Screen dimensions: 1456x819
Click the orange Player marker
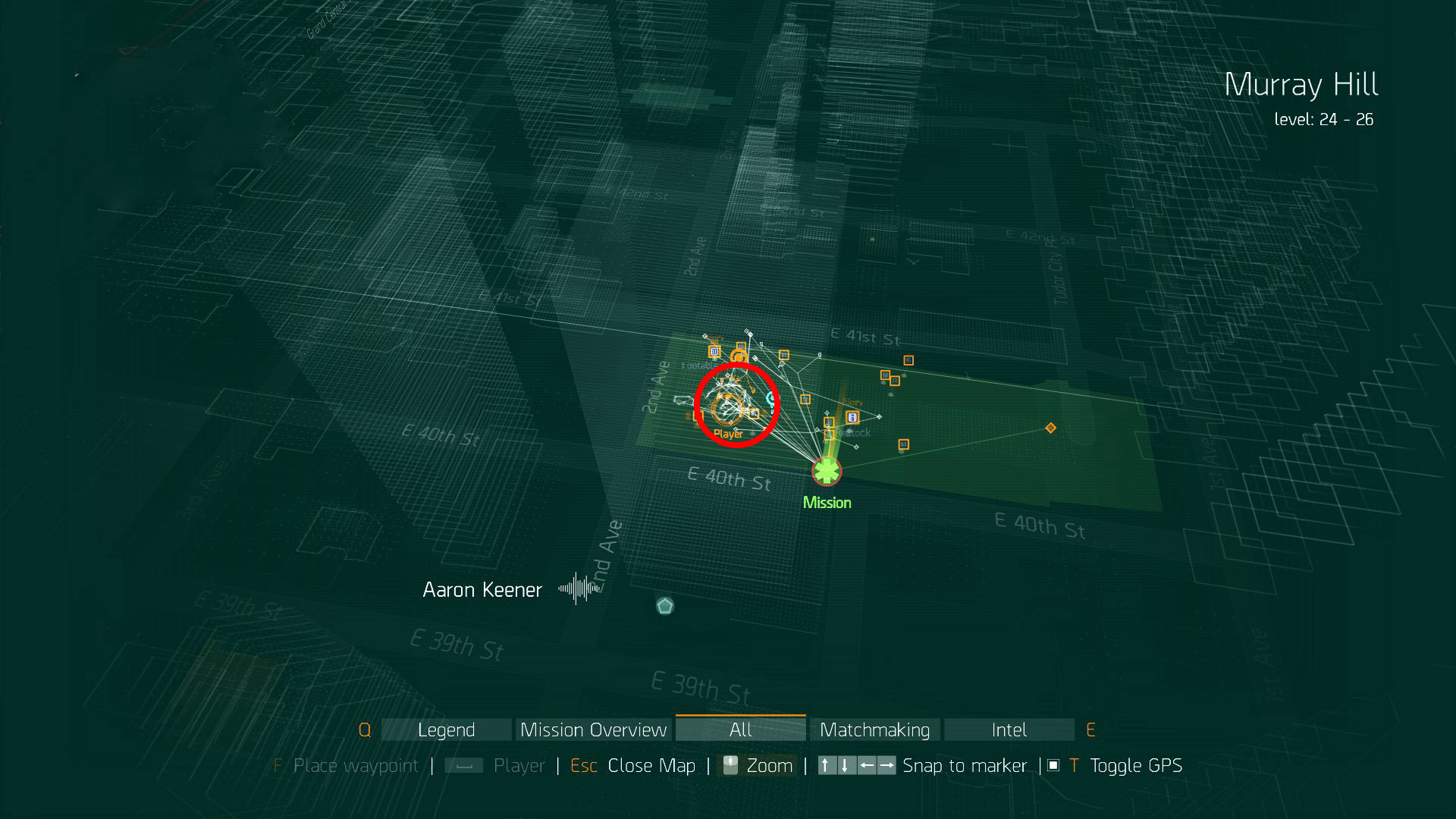pos(726,410)
